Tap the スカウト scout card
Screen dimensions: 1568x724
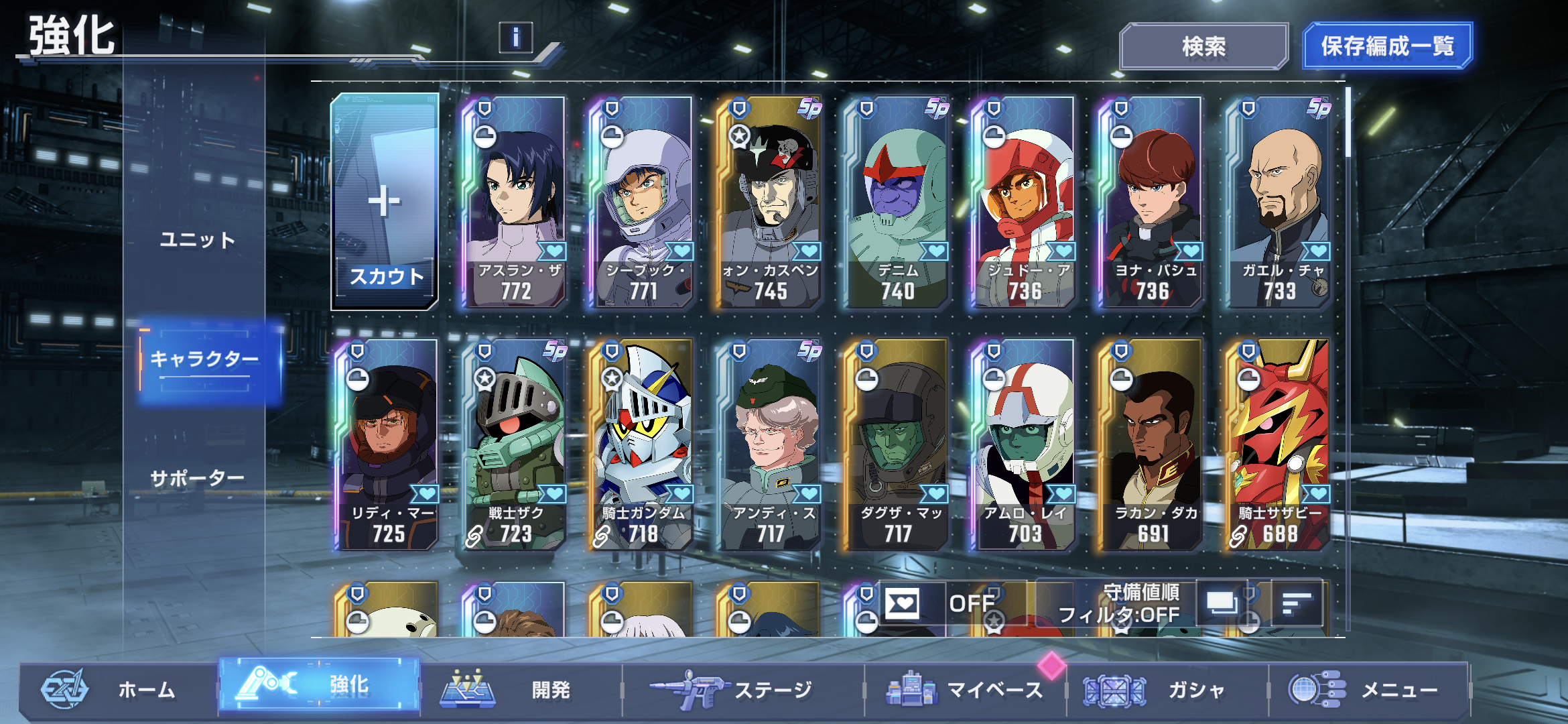[x=385, y=202]
